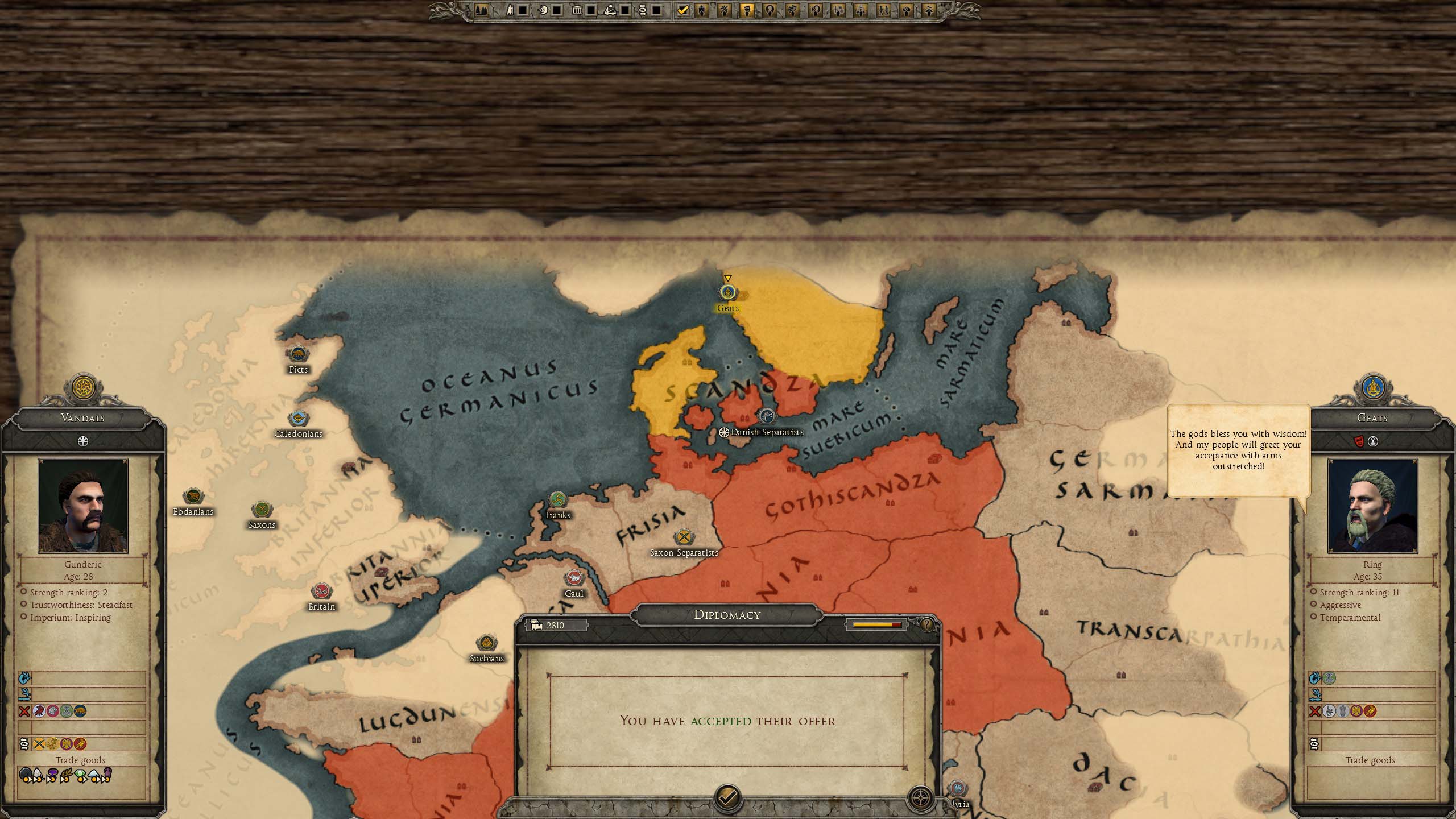The image size is (1456, 819).
Task: Click Ring's leader portrait
Action: click(1372, 506)
